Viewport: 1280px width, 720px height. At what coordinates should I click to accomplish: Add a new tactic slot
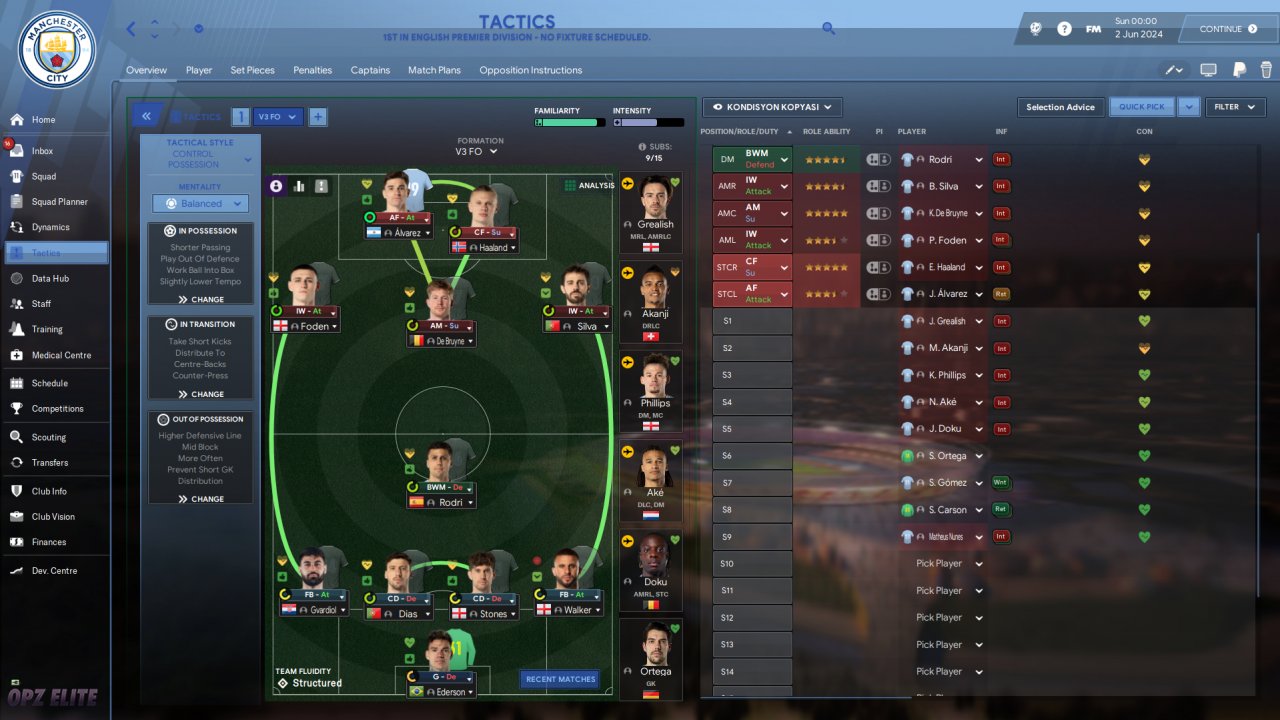pyautogui.click(x=317, y=117)
